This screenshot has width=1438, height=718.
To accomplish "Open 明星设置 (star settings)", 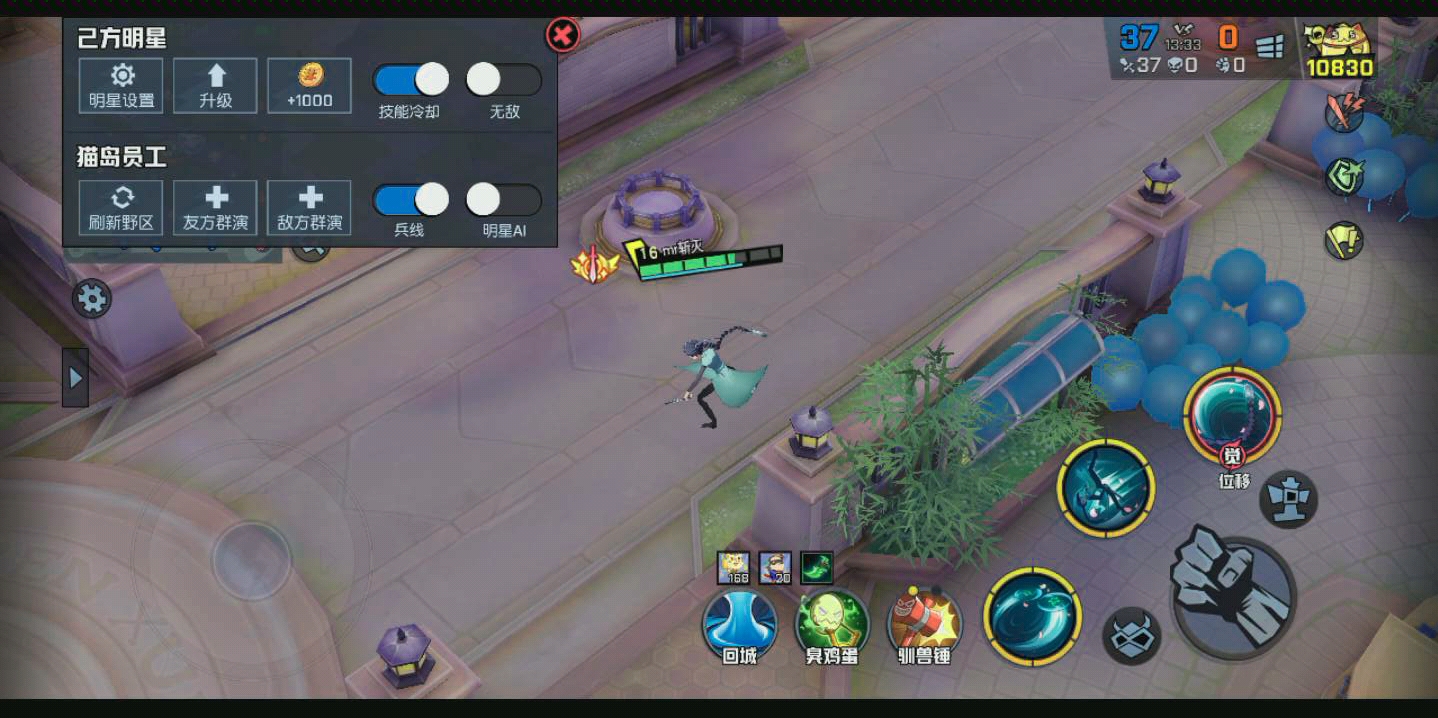I will click(122, 85).
